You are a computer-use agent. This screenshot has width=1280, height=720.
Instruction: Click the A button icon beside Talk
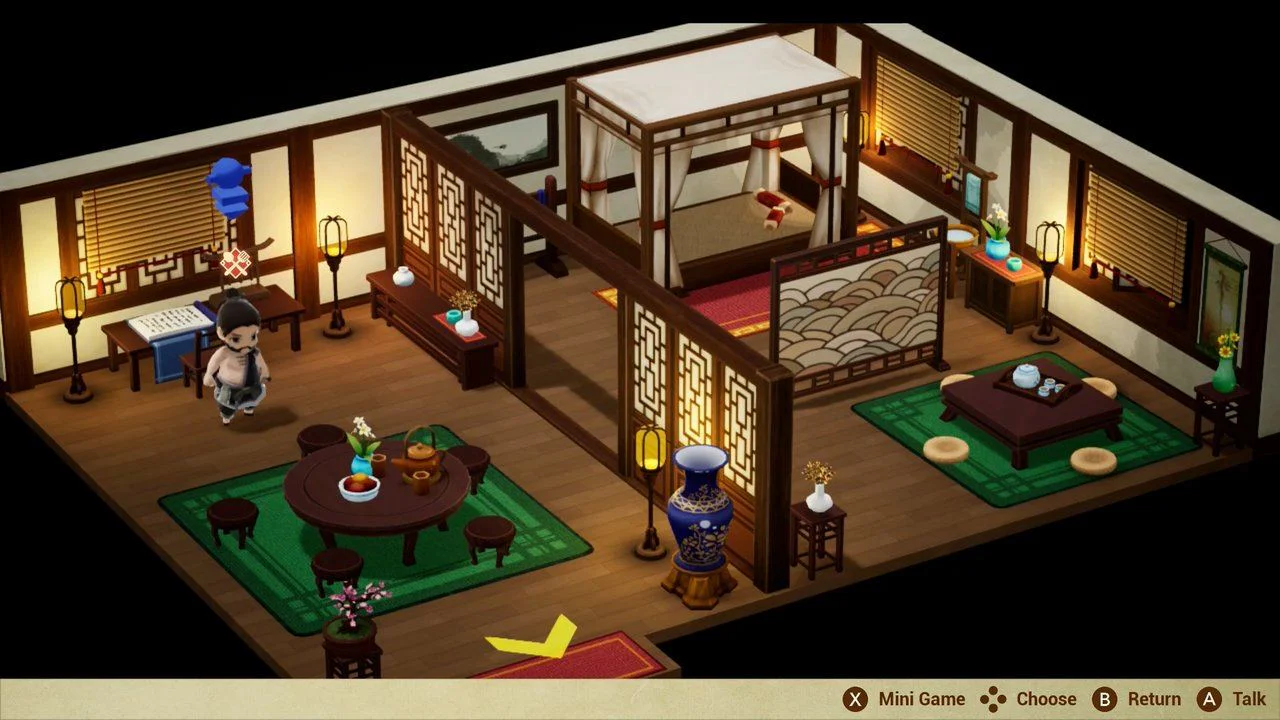[1208, 698]
